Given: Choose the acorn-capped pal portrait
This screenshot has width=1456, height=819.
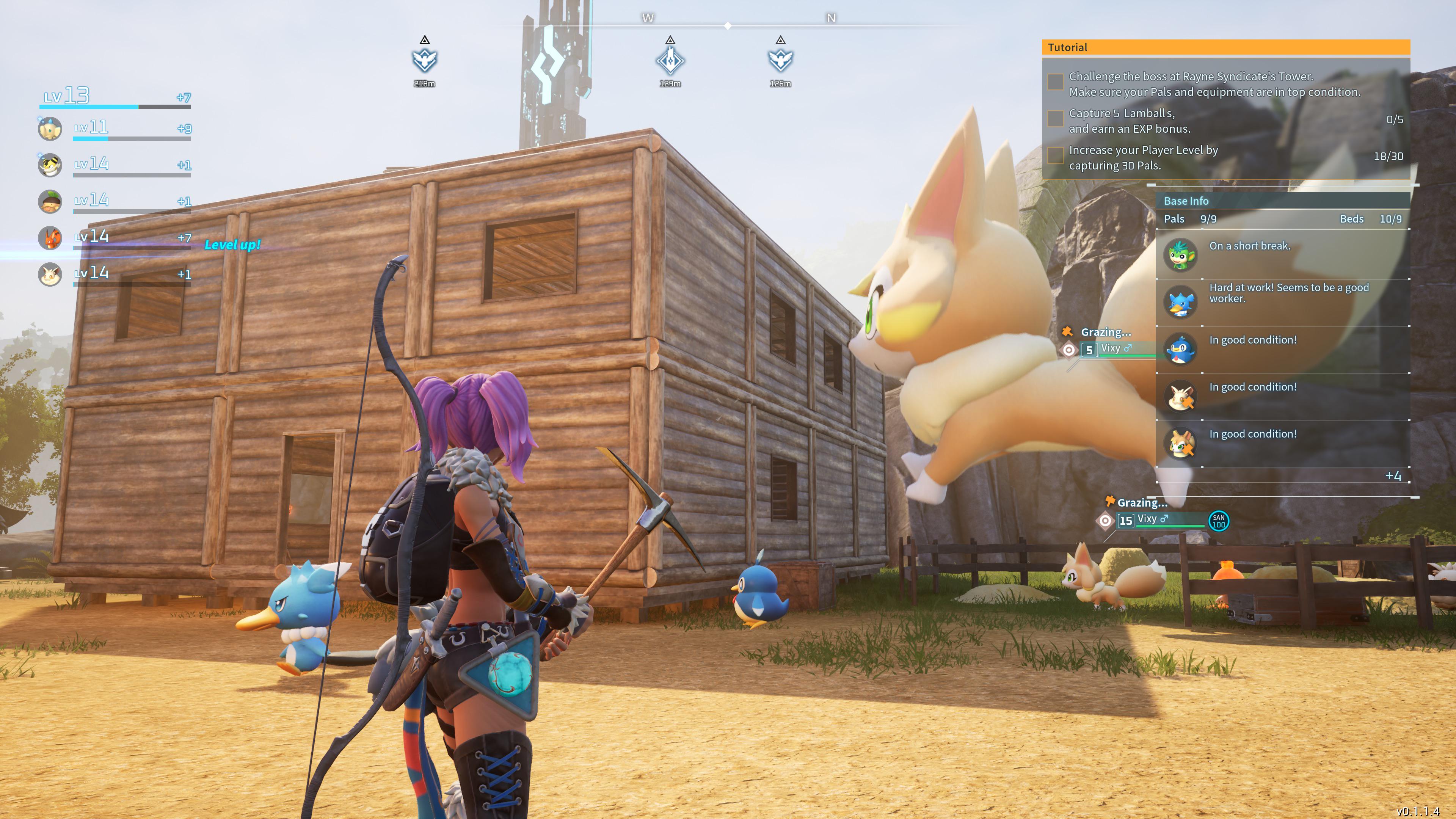Looking at the screenshot, I should (50, 202).
